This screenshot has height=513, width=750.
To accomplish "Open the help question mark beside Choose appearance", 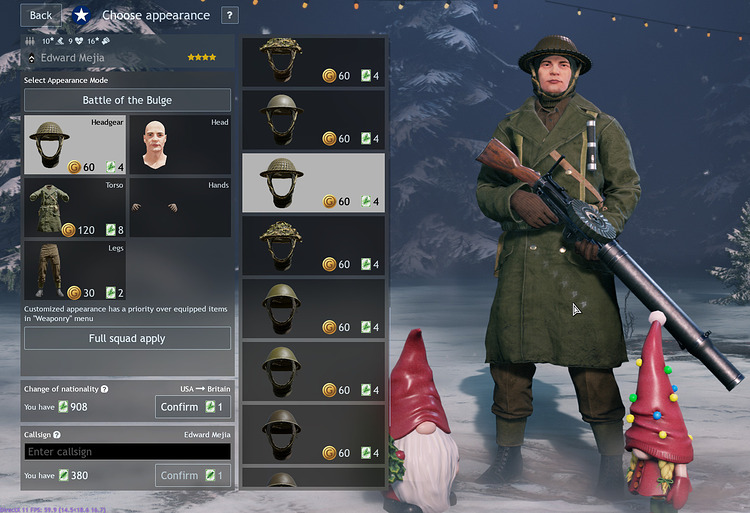I will point(230,15).
